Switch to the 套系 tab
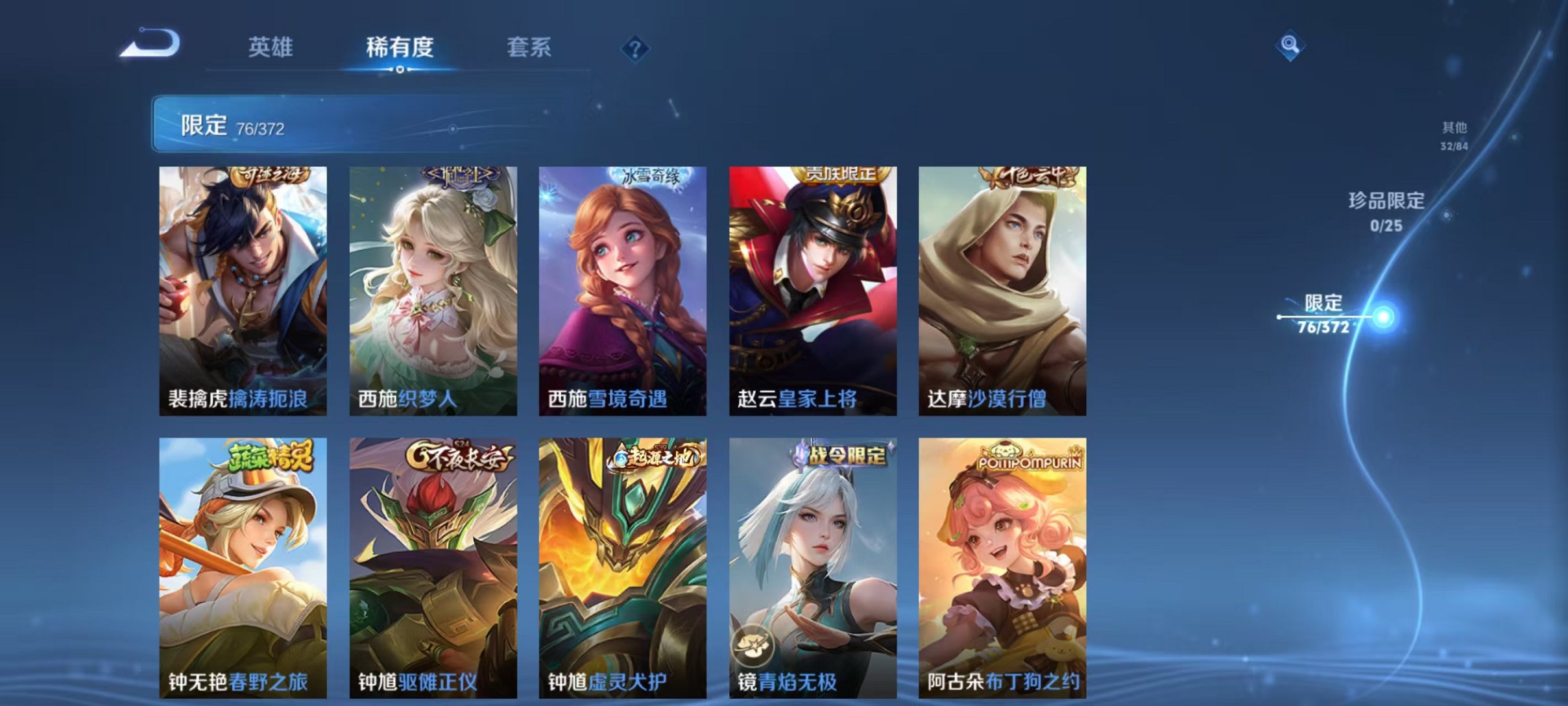 pos(531,47)
